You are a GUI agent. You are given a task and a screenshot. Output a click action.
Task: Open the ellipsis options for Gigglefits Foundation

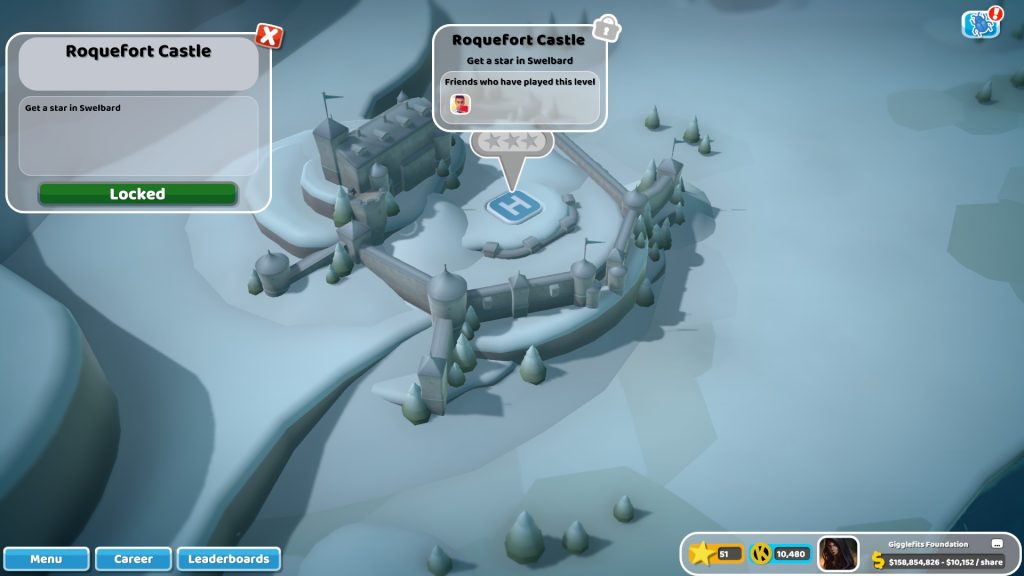pyautogui.click(x=996, y=544)
